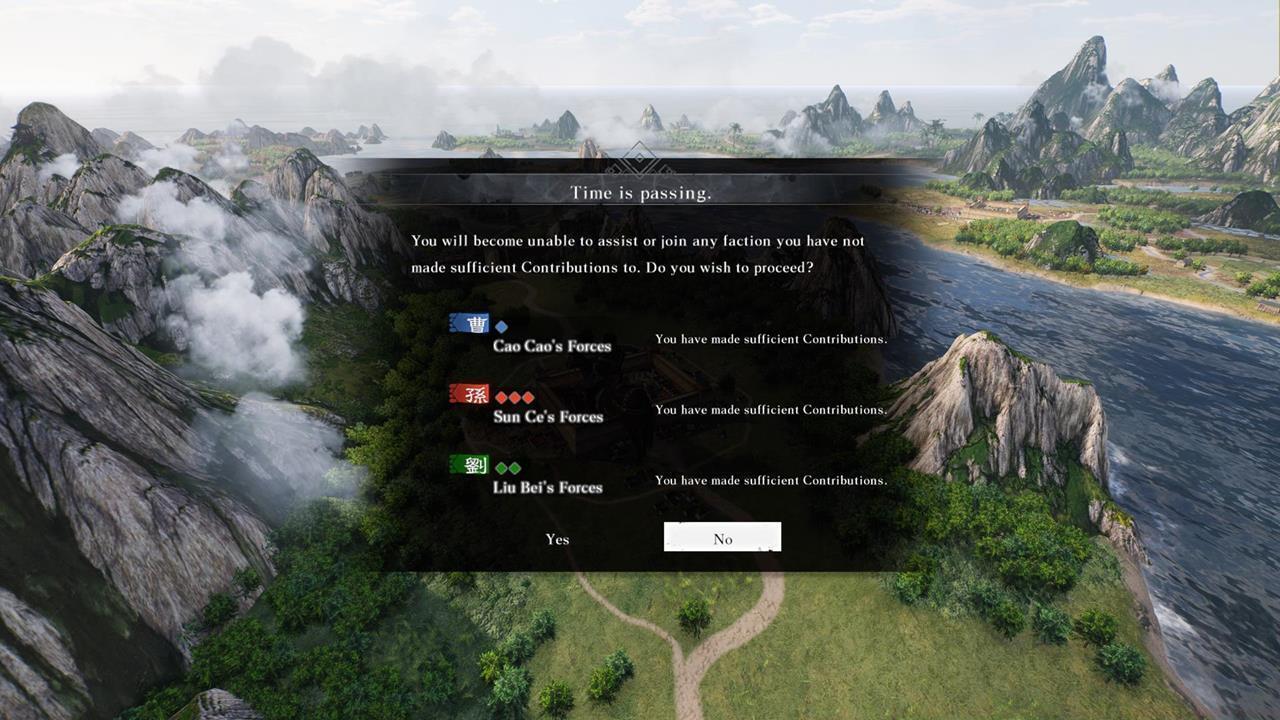Click Liu Bei's sufficient Contributions message
The width and height of the screenshot is (1280, 720).
pyautogui.click(x=771, y=480)
